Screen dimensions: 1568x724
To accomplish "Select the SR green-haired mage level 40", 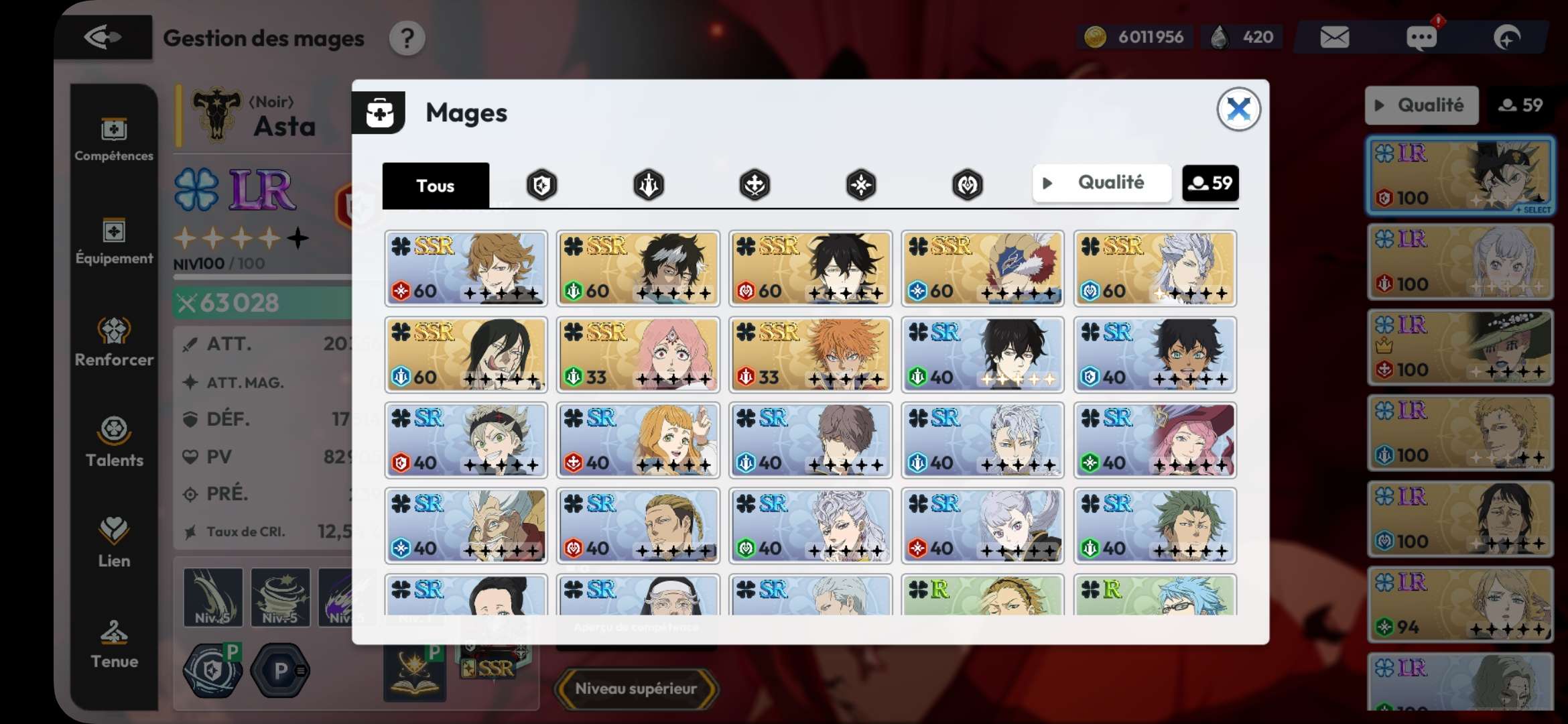I will tap(1155, 526).
